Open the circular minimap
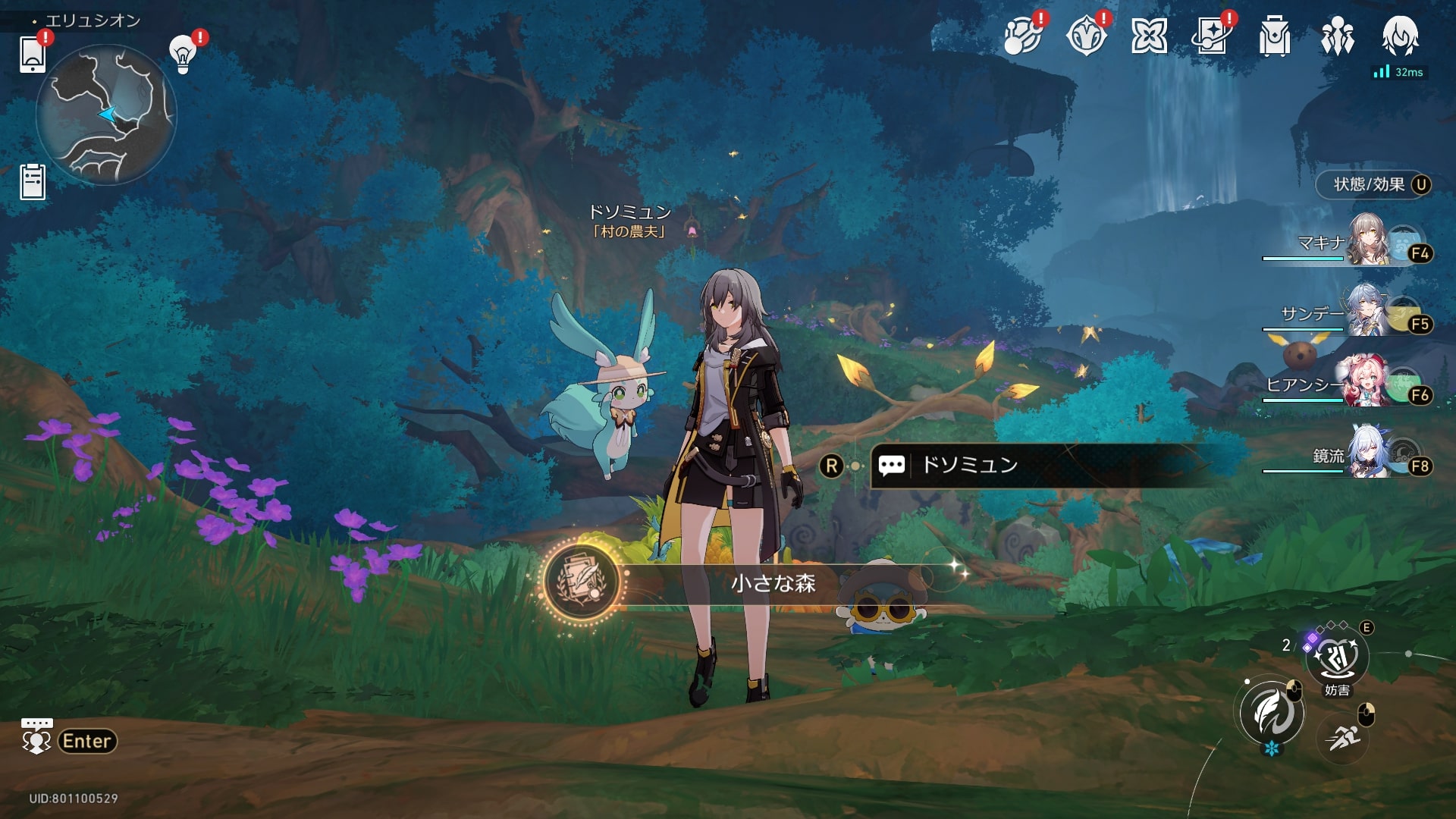The width and height of the screenshot is (1456, 819). (x=106, y=115)
